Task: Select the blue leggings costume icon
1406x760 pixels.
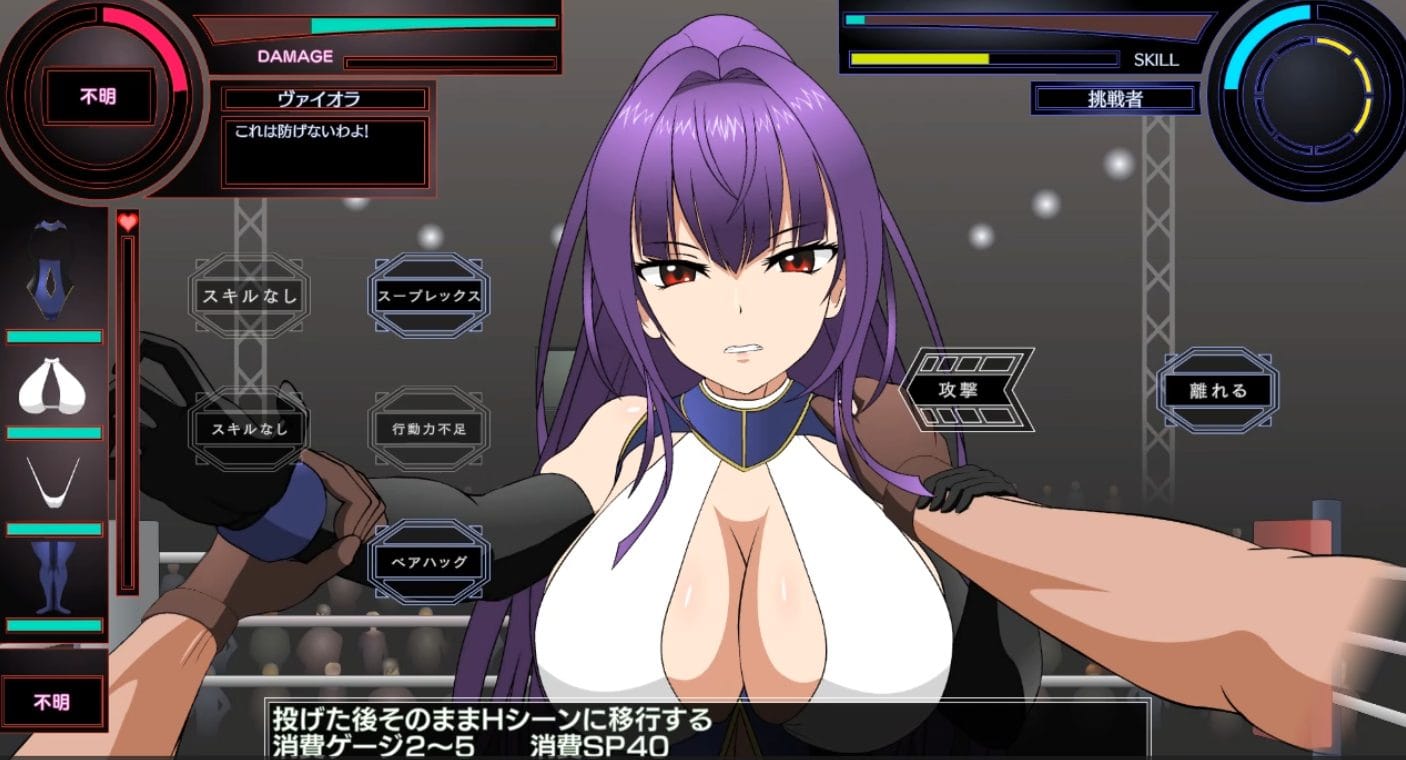Action: (54, 578)
